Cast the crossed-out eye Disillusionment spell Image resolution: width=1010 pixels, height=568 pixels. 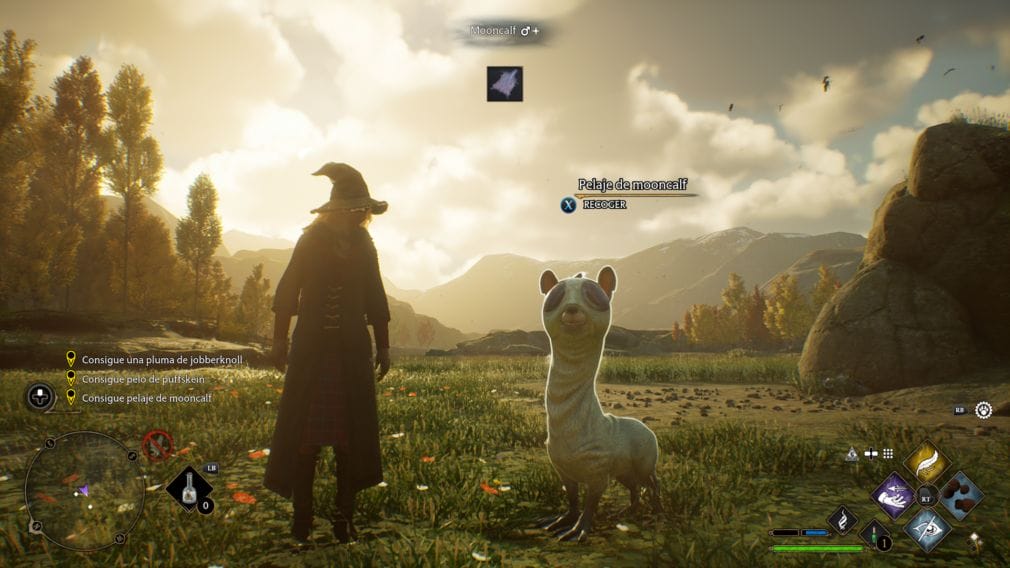926,528
